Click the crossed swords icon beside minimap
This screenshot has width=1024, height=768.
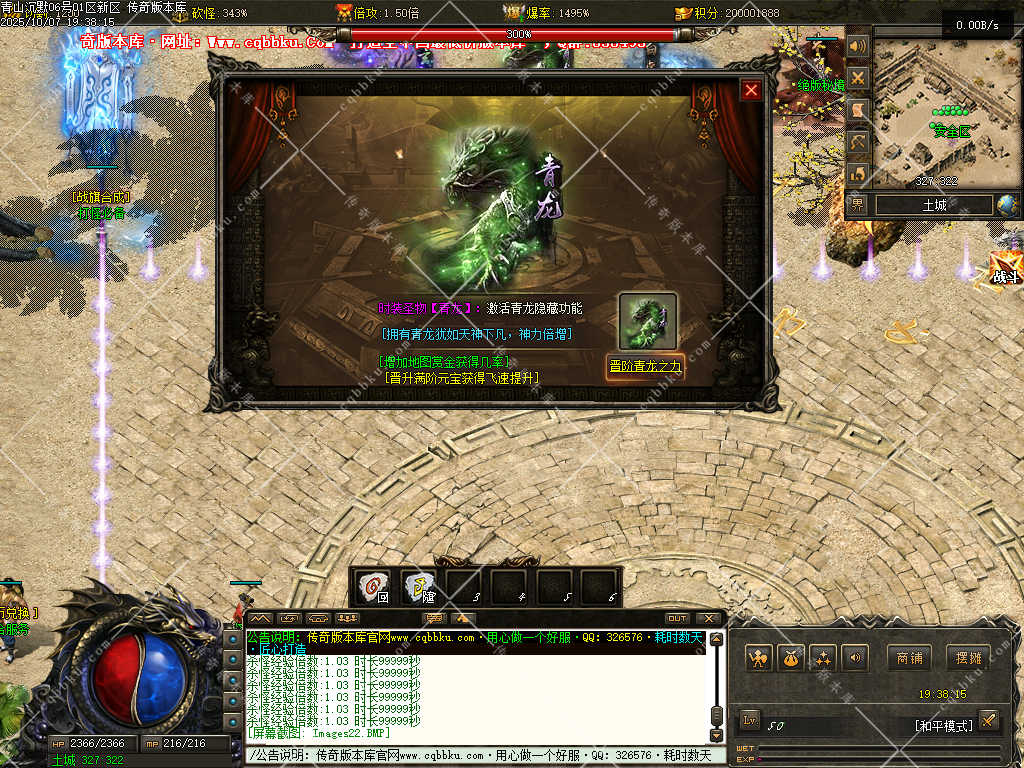(x=857, y=78)
